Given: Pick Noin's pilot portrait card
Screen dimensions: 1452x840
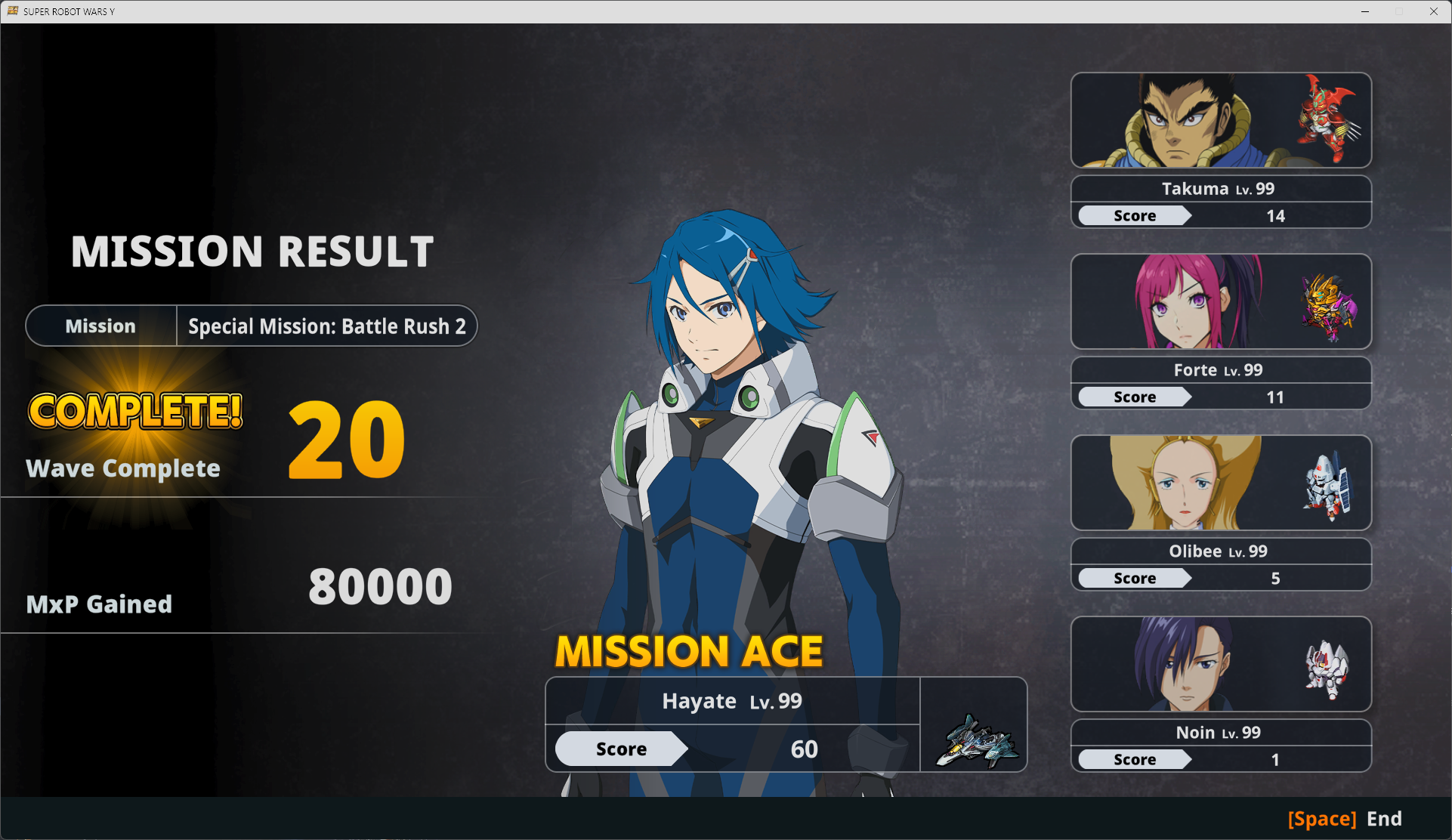Looking at the screenshot, I should 1220,665.
